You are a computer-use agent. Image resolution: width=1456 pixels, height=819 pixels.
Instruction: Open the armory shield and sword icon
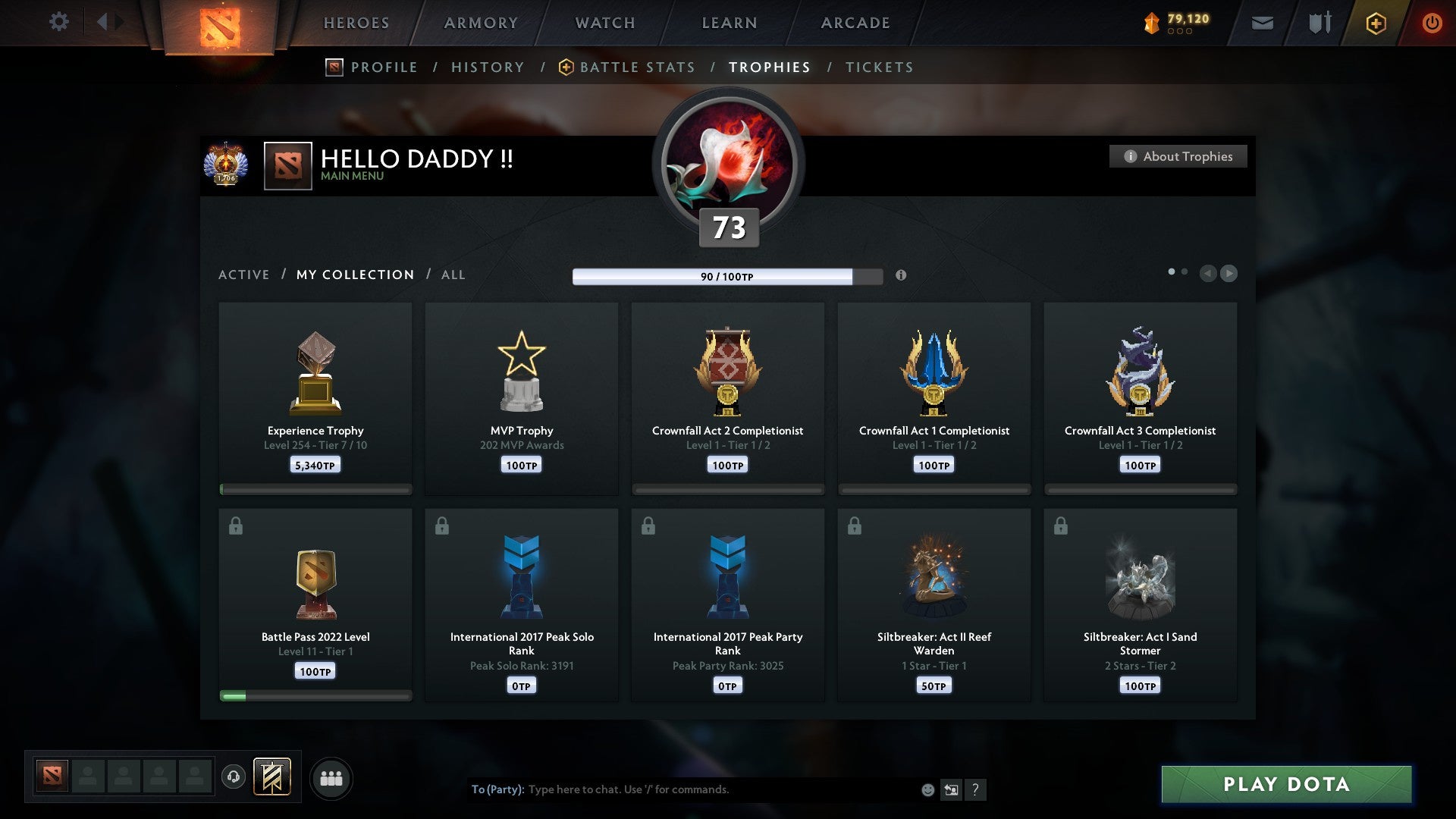pos(1318,23)
